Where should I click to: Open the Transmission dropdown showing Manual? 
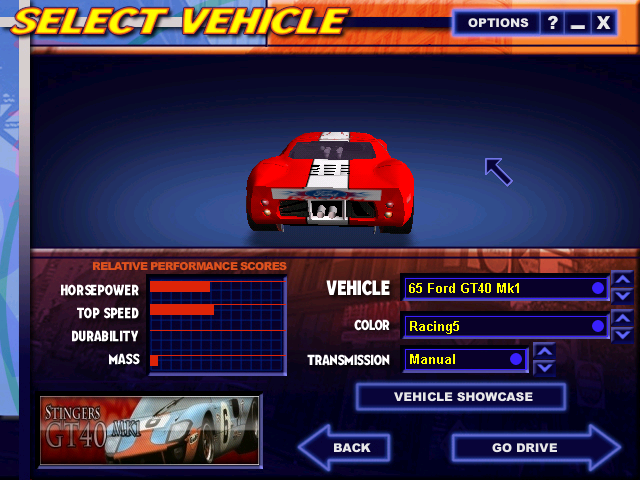point(466,359)
